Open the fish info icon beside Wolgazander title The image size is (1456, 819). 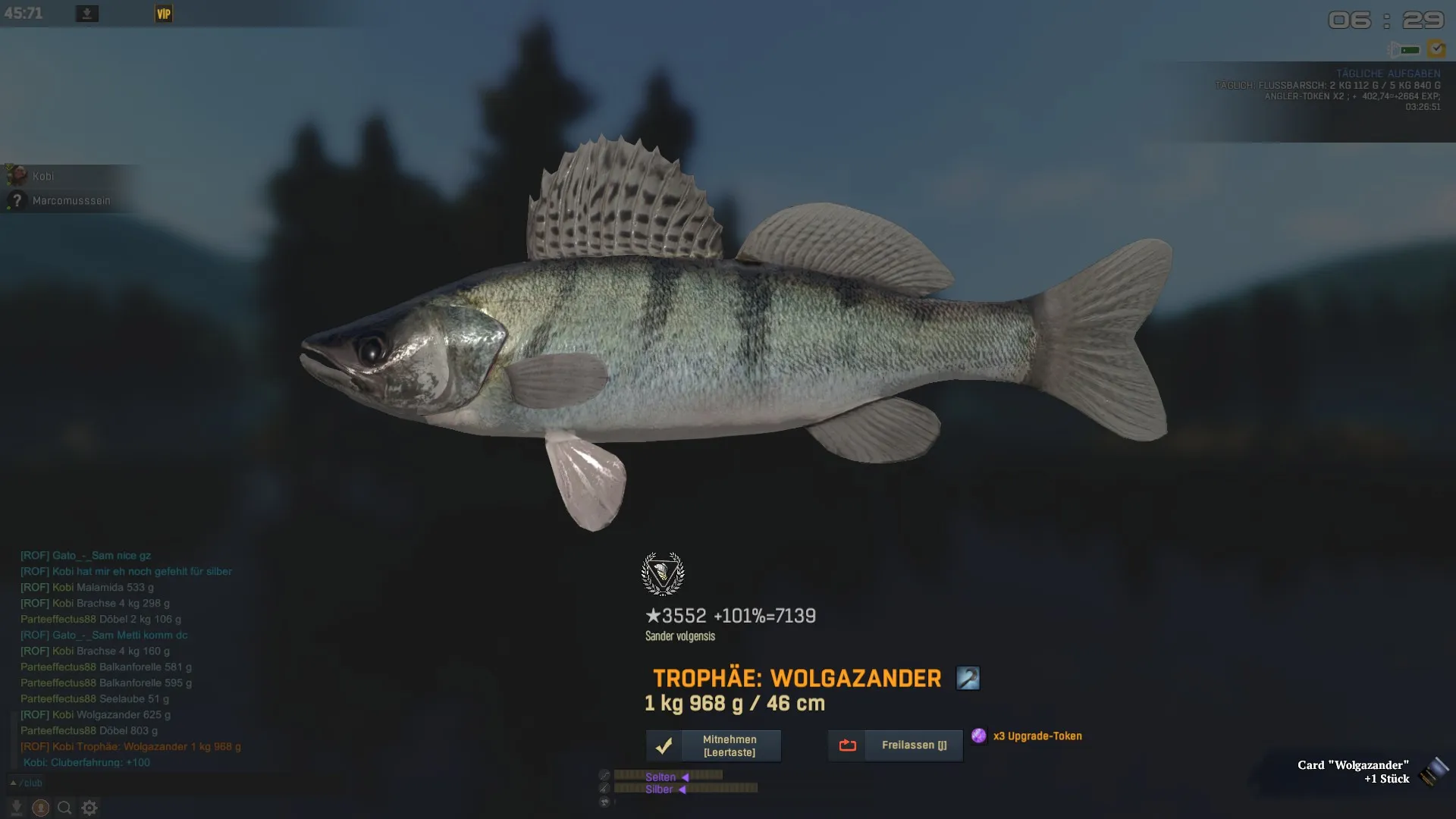point(968,678)
